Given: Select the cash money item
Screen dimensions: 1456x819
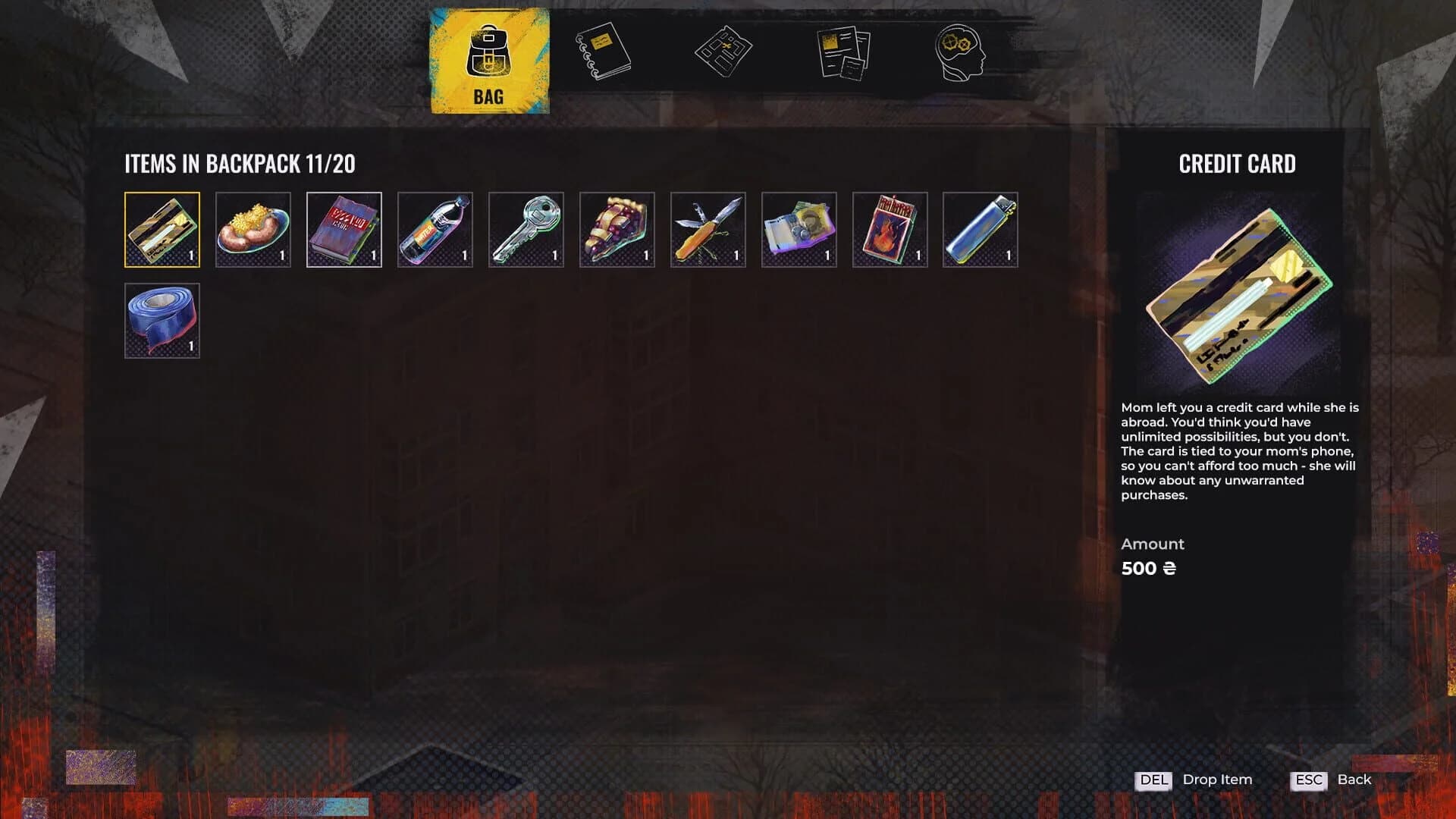Looking at the screenshot, I should (799, 230).
